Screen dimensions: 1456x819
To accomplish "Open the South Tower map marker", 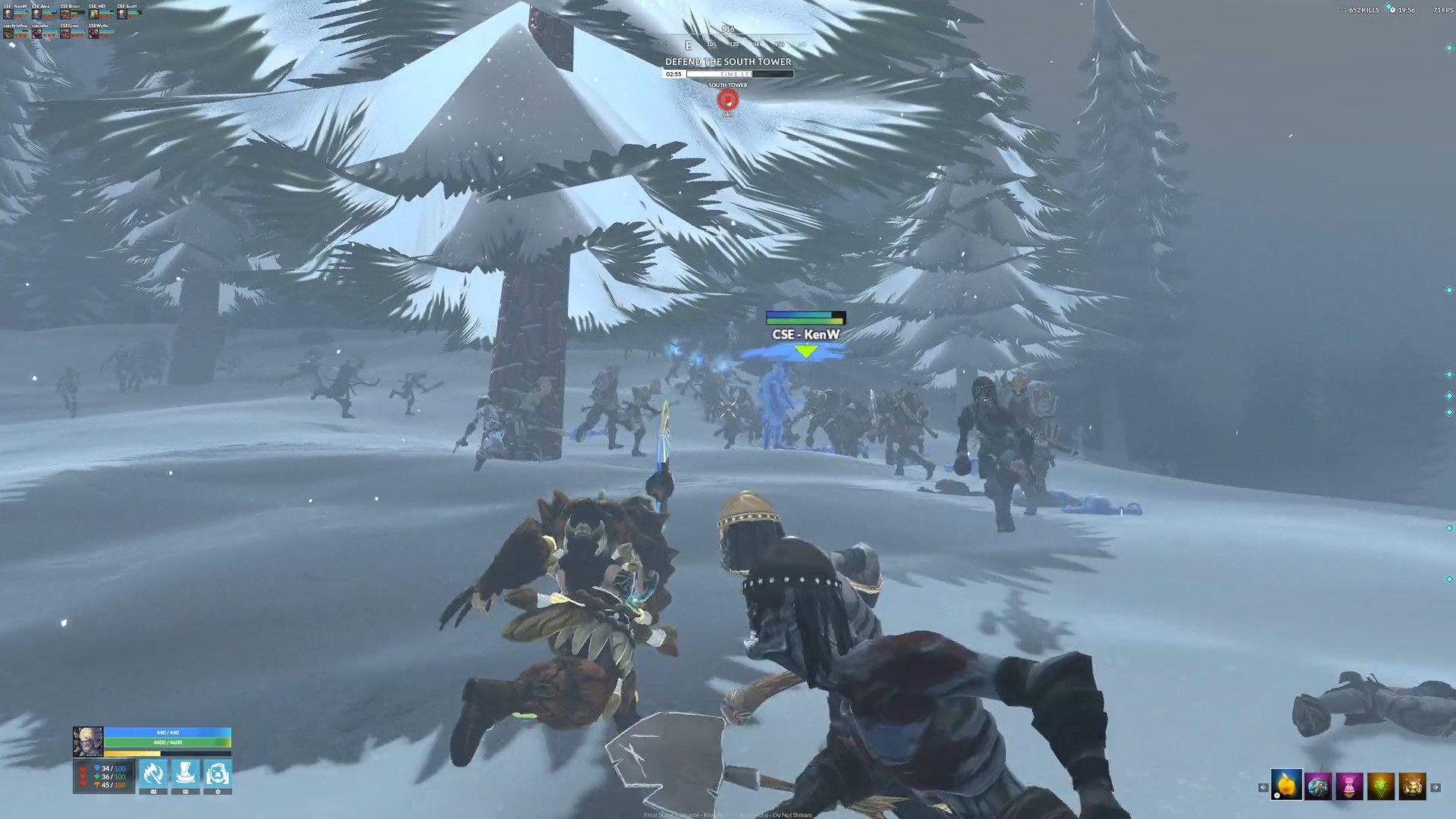I will click(726, 99).
